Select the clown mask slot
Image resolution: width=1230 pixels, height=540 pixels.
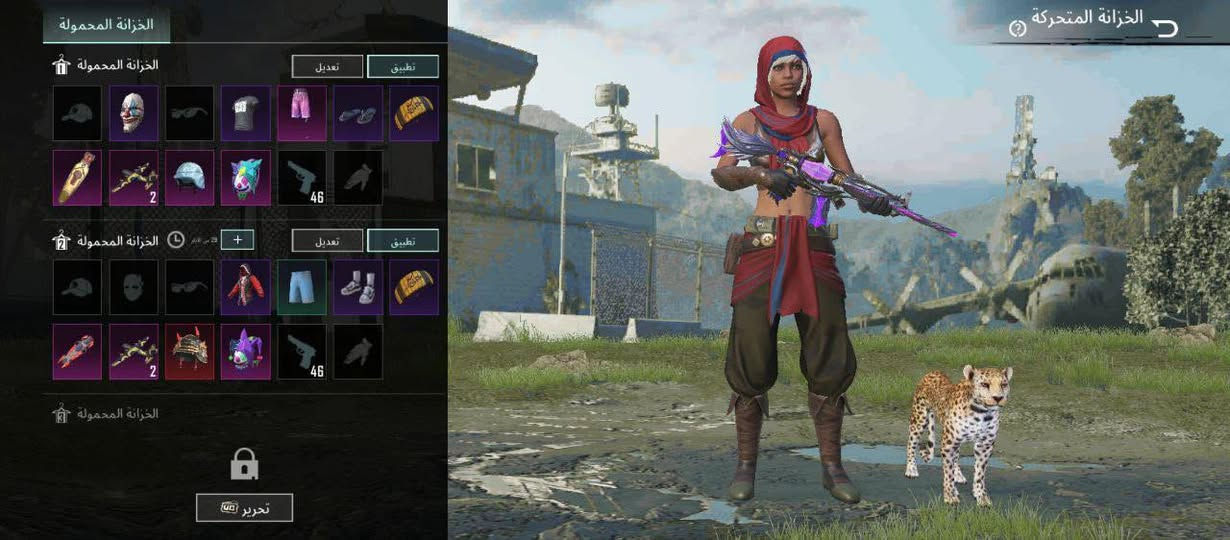tap(133, 113)
